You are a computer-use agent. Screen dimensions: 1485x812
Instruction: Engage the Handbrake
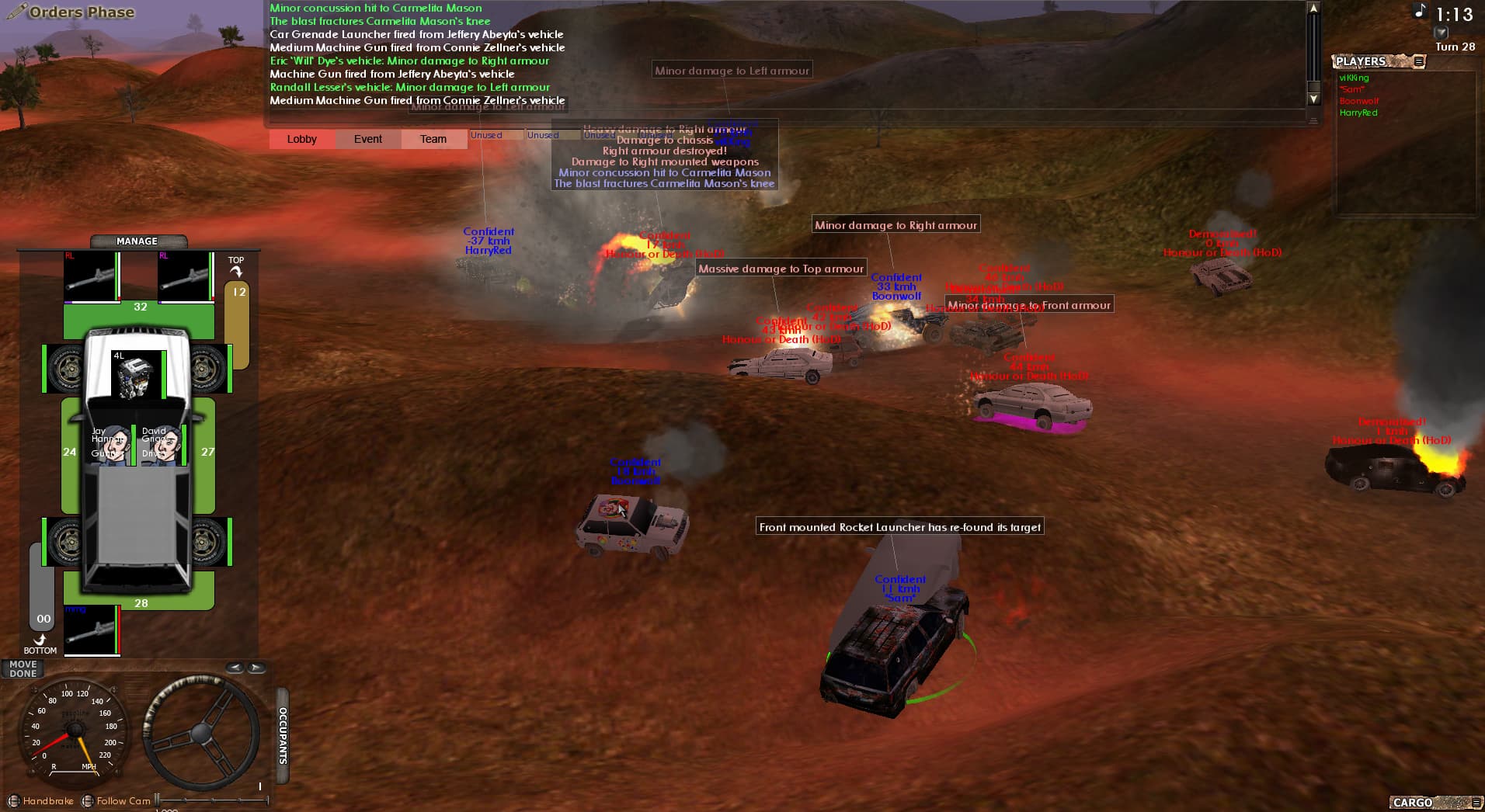[15, 800]
